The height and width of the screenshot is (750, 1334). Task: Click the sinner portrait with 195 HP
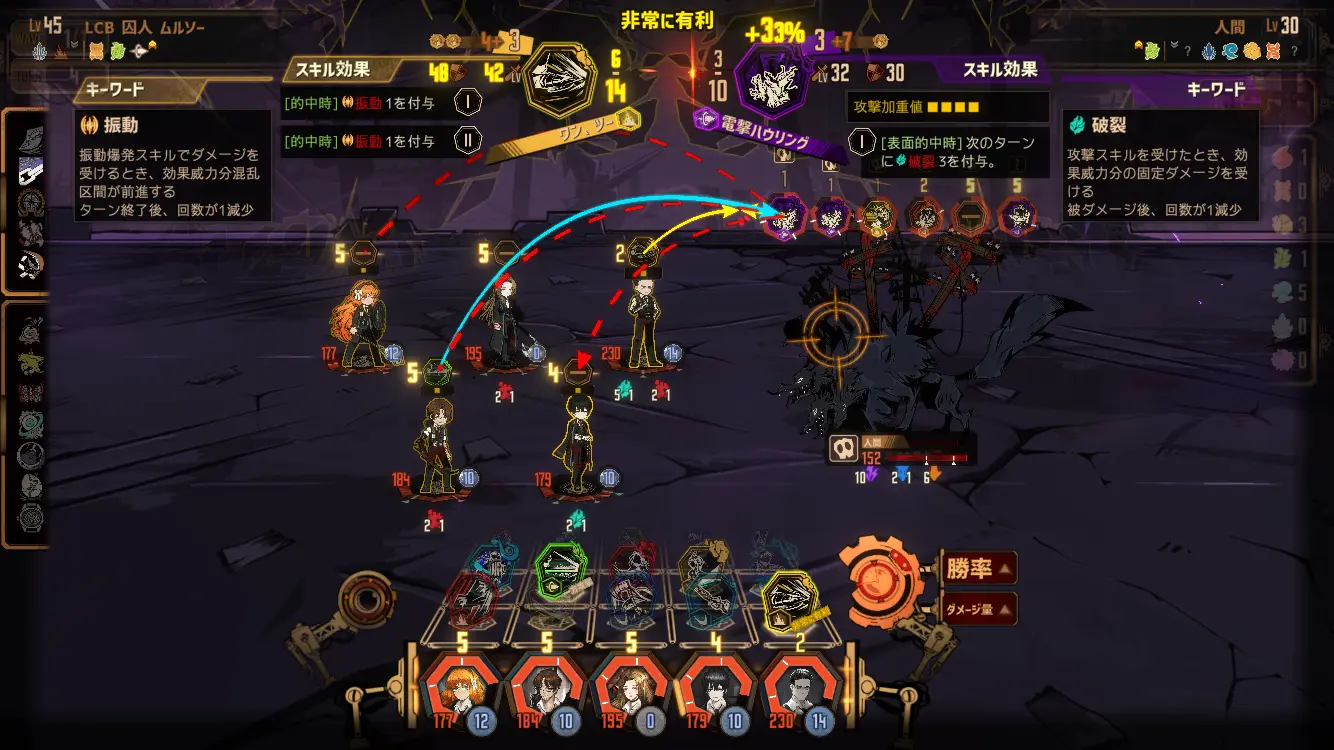pyautogui.click(x=632, y=691)
